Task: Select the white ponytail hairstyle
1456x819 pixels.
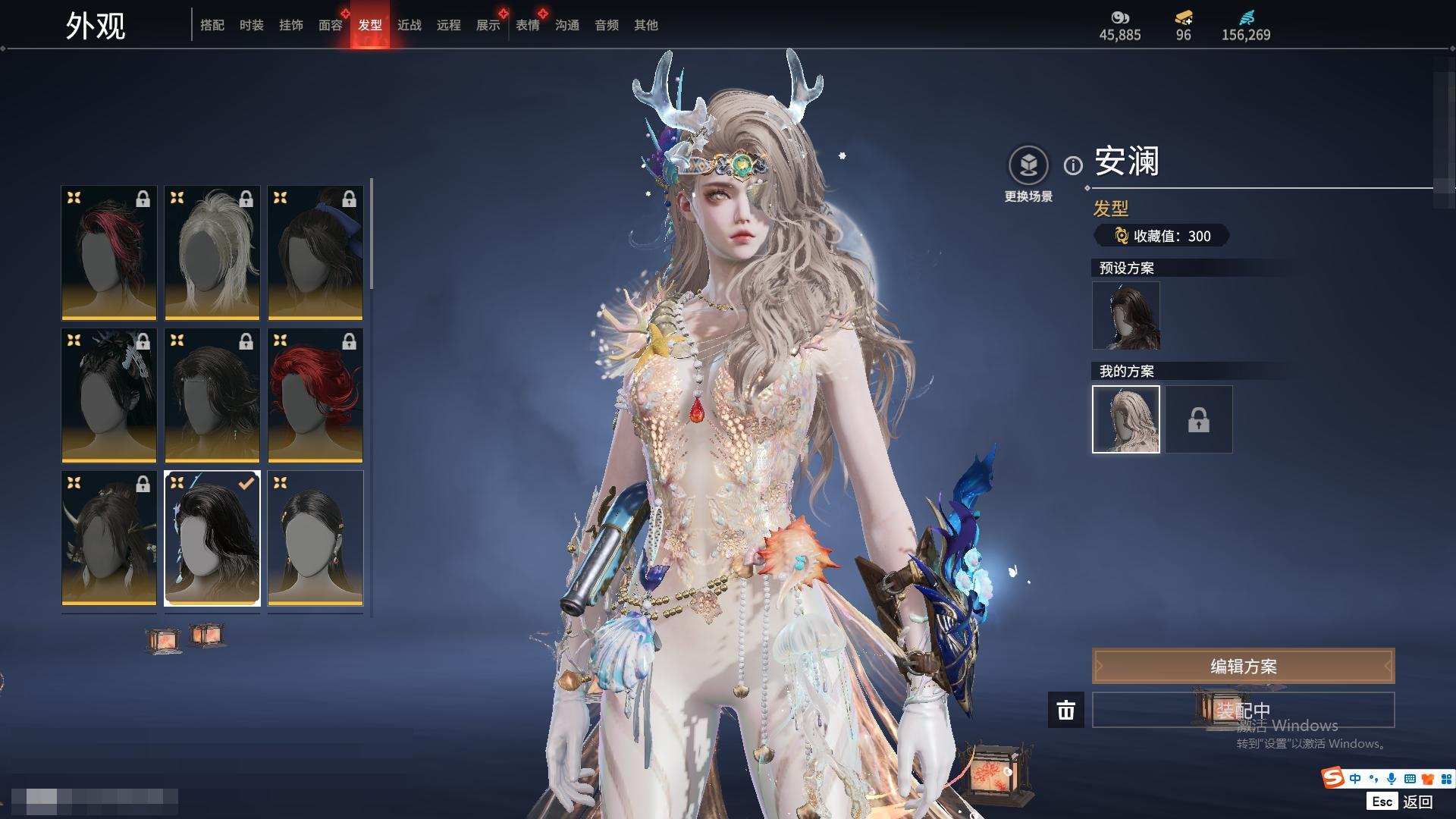Action: (x=212, y=253)
